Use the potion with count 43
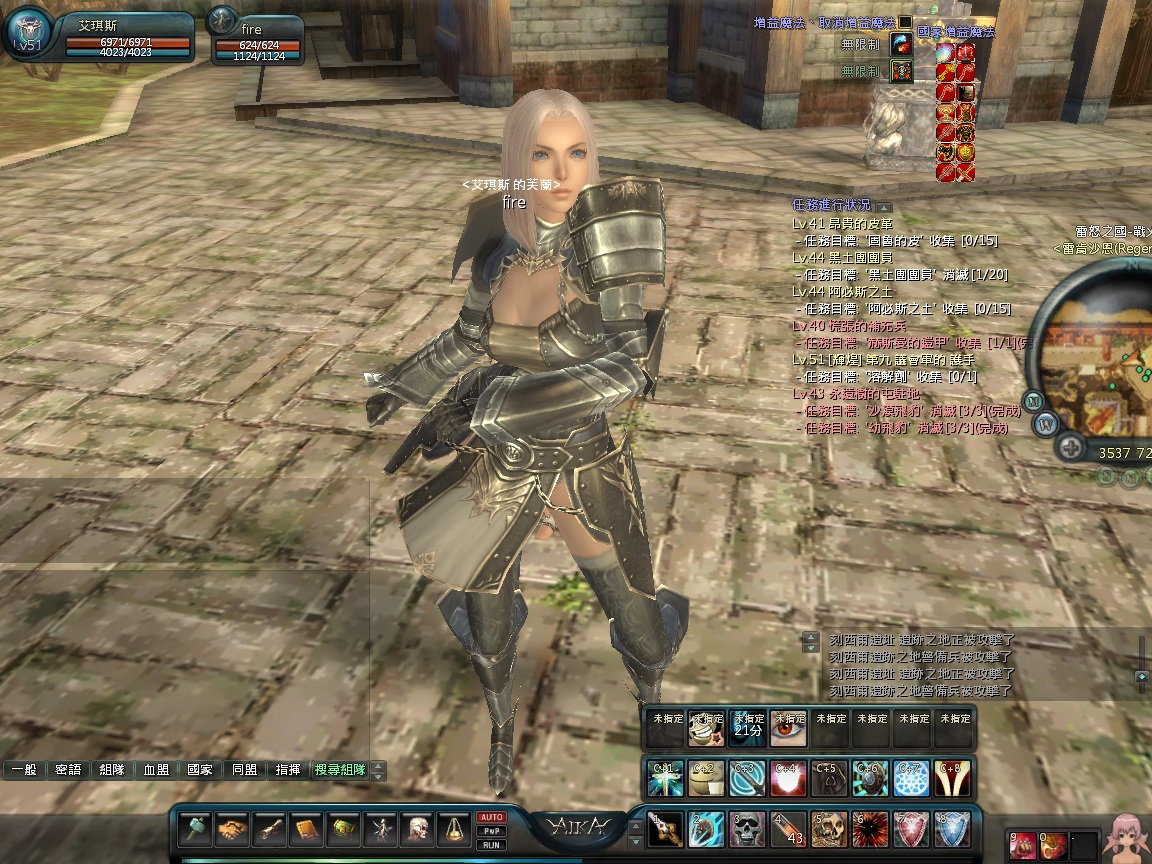This screenshot has height=864, width=1152. [x=788, y=830]
